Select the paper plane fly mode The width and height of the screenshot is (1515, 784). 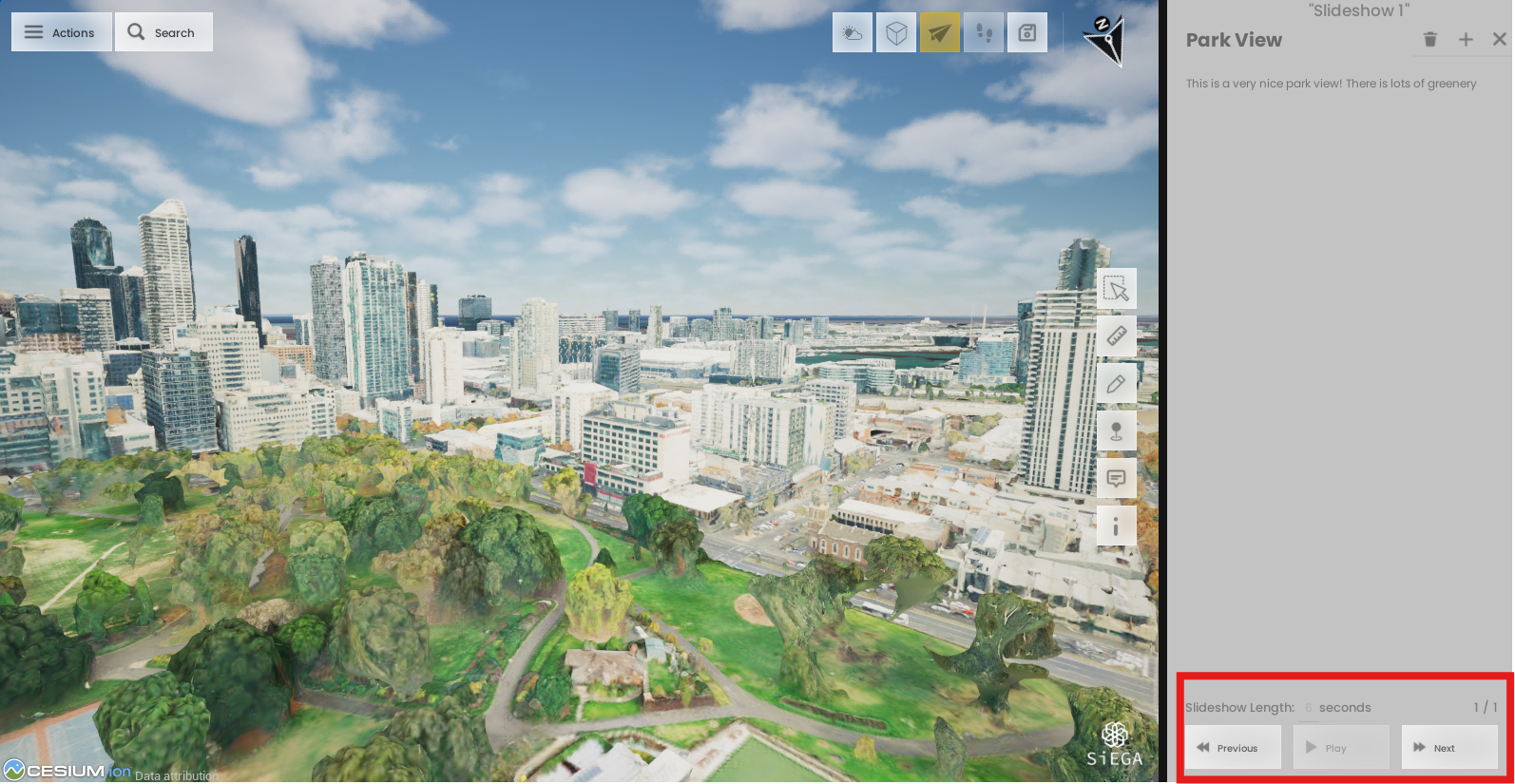coord(939,33)
